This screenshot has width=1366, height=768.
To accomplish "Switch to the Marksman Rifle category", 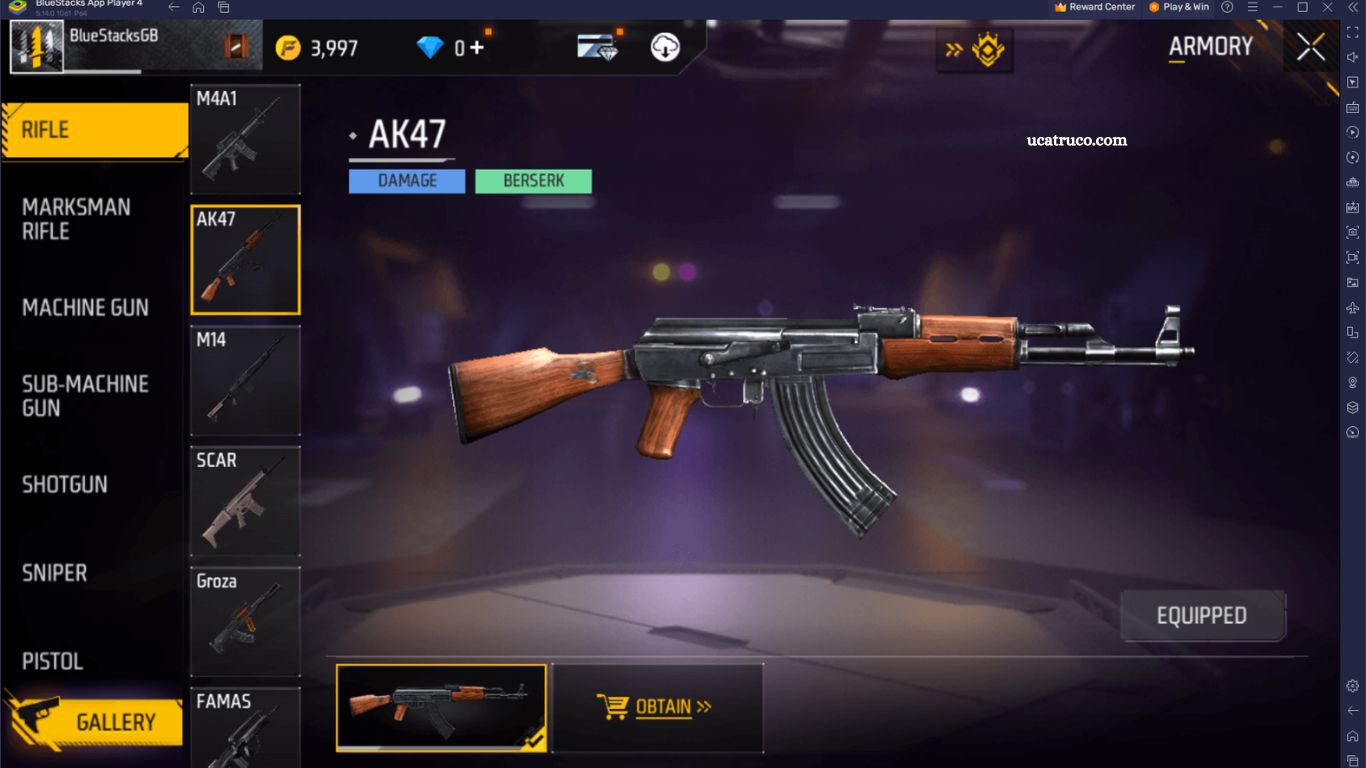I will 76,219.
